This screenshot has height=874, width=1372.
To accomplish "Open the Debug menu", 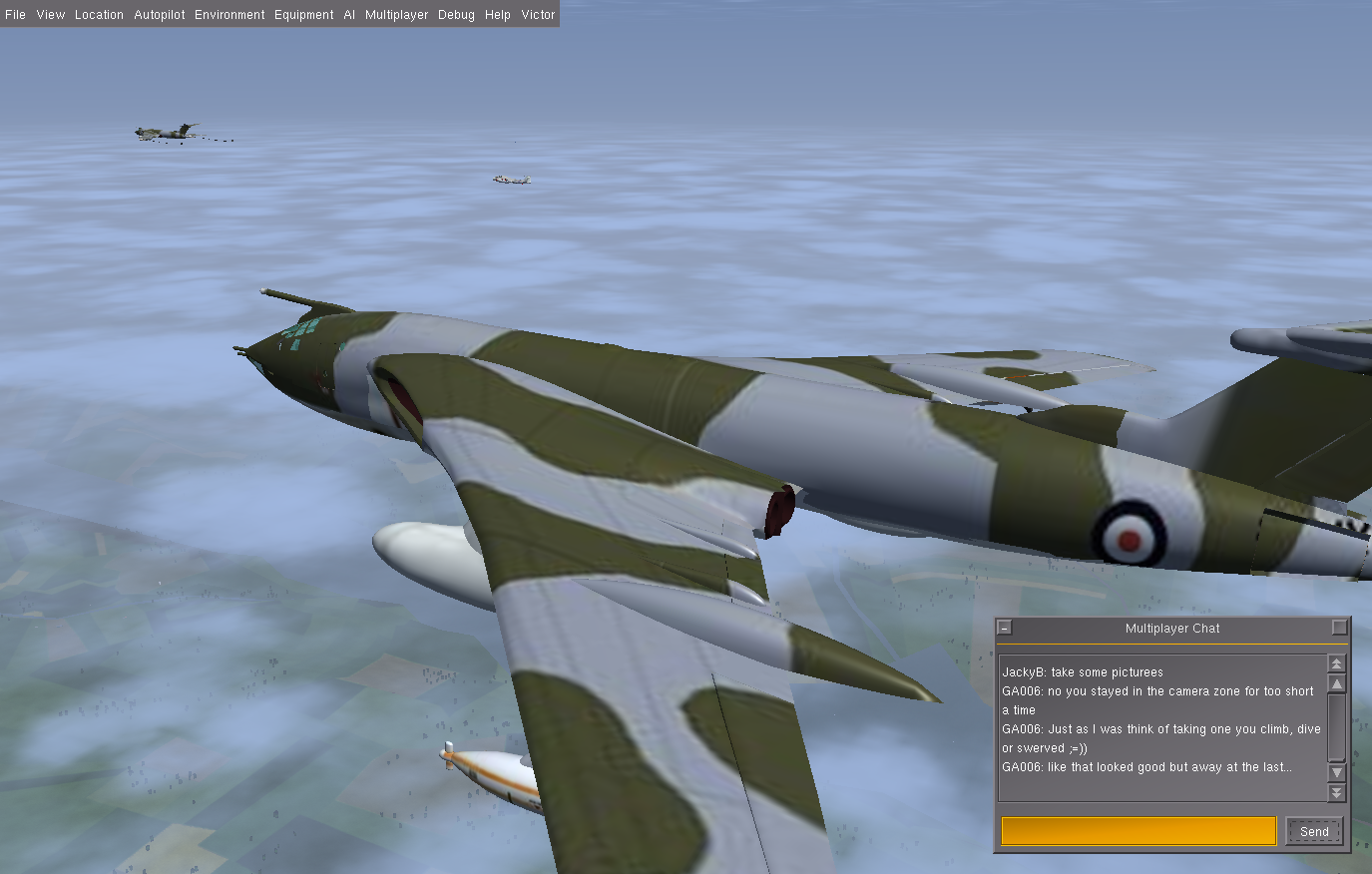I will [456, 15].
